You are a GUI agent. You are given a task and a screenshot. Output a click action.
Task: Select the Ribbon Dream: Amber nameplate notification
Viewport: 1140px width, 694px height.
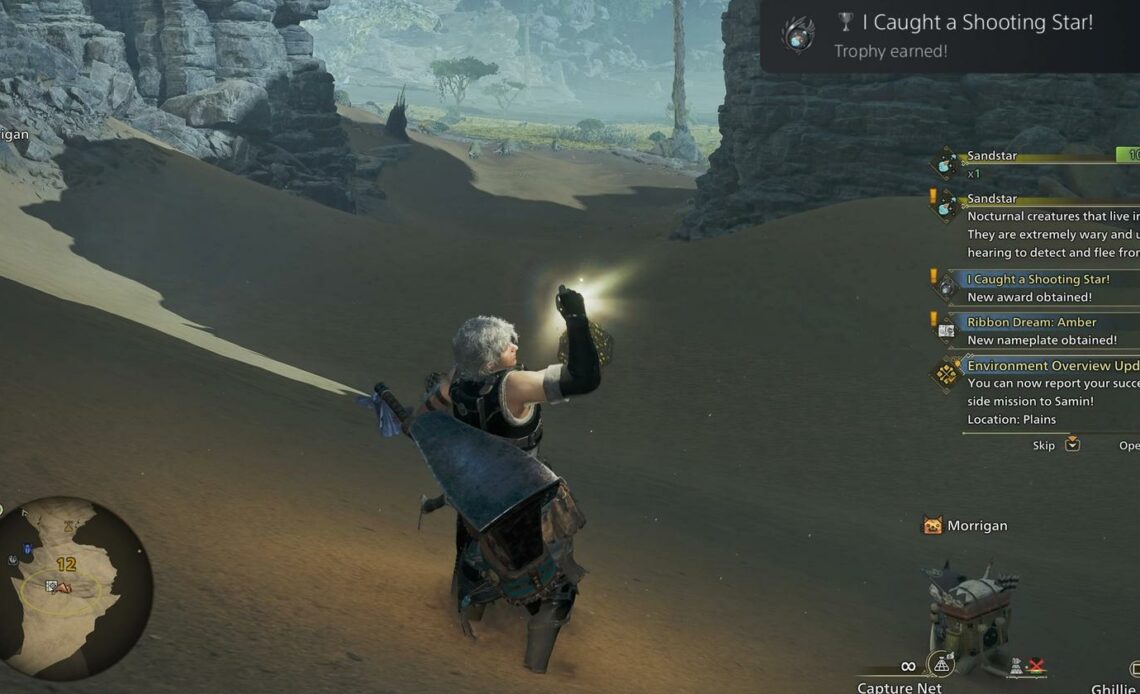click(1040, 331)
